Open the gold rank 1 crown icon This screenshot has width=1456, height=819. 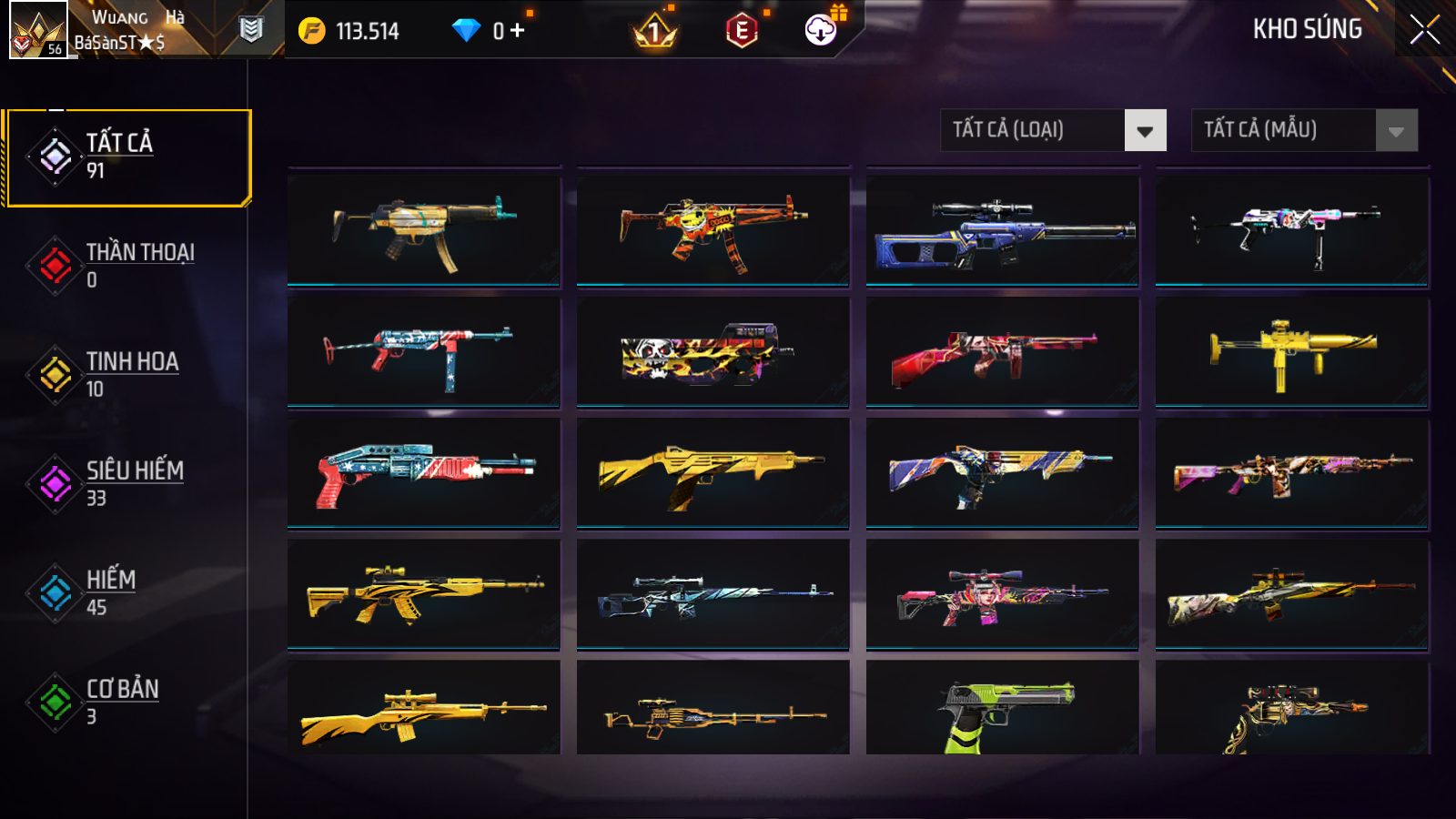coord(654,33)
